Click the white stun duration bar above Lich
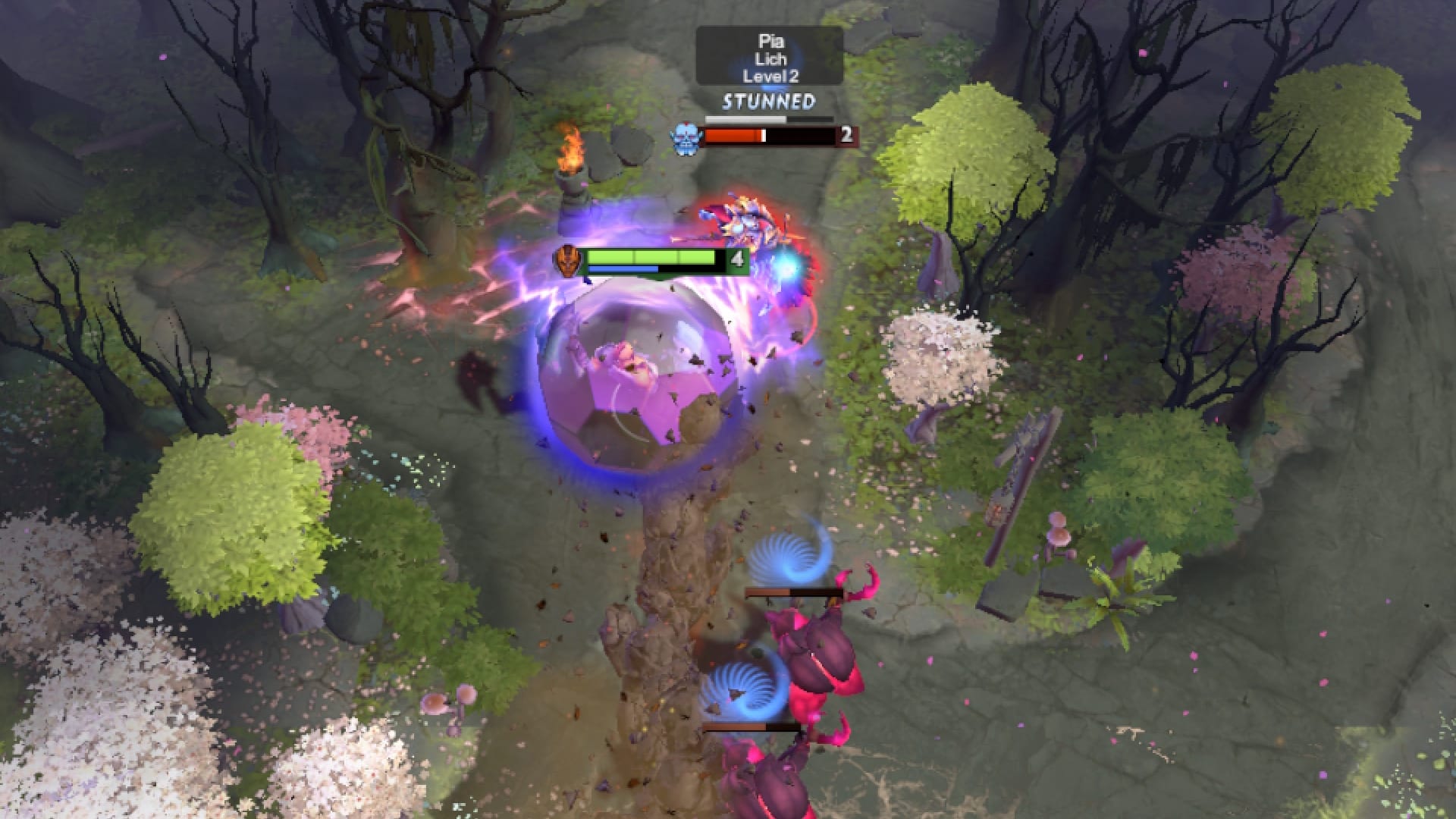This screenshot has height=819, width=1456. (x=743, y=118)
